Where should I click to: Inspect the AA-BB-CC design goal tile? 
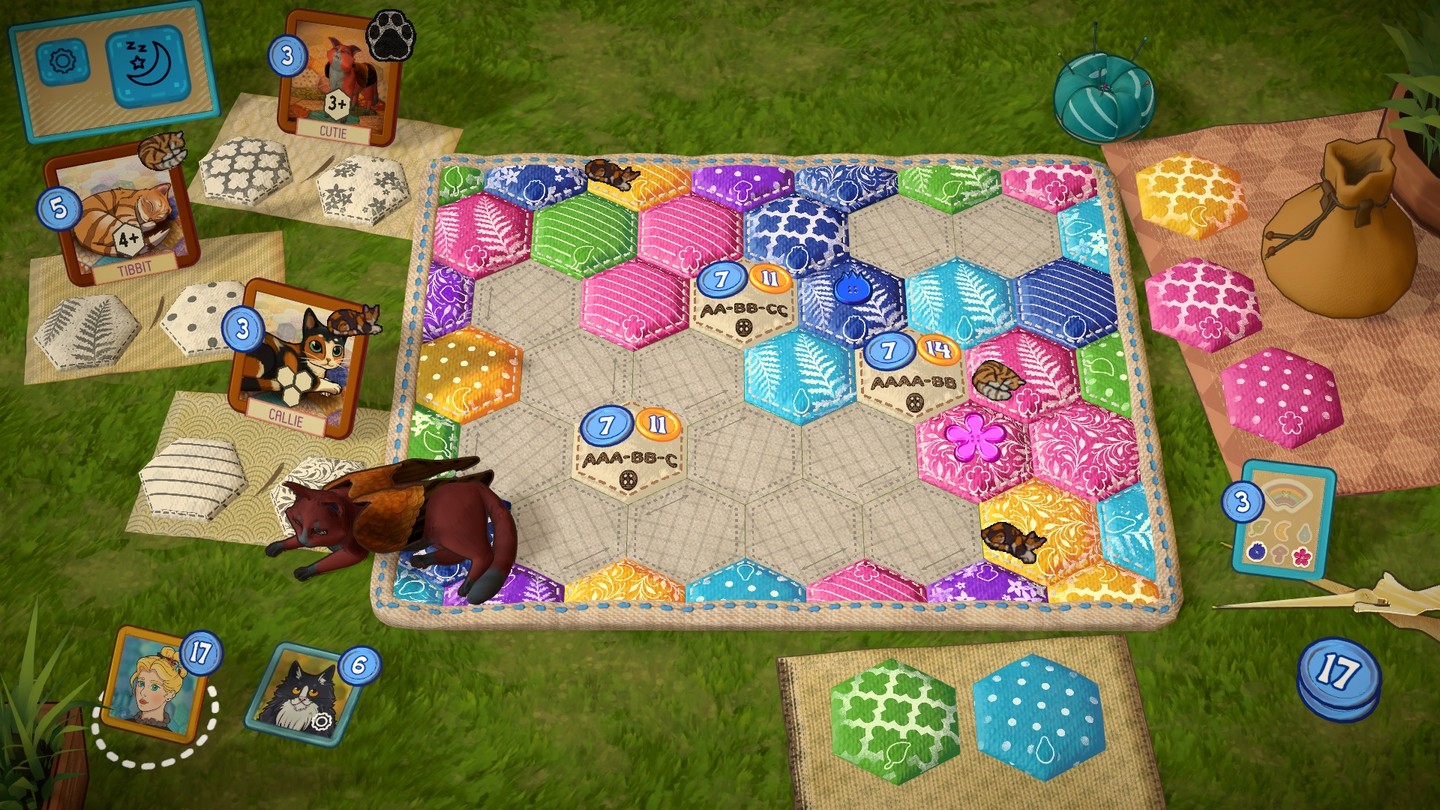tap(744, 301)
